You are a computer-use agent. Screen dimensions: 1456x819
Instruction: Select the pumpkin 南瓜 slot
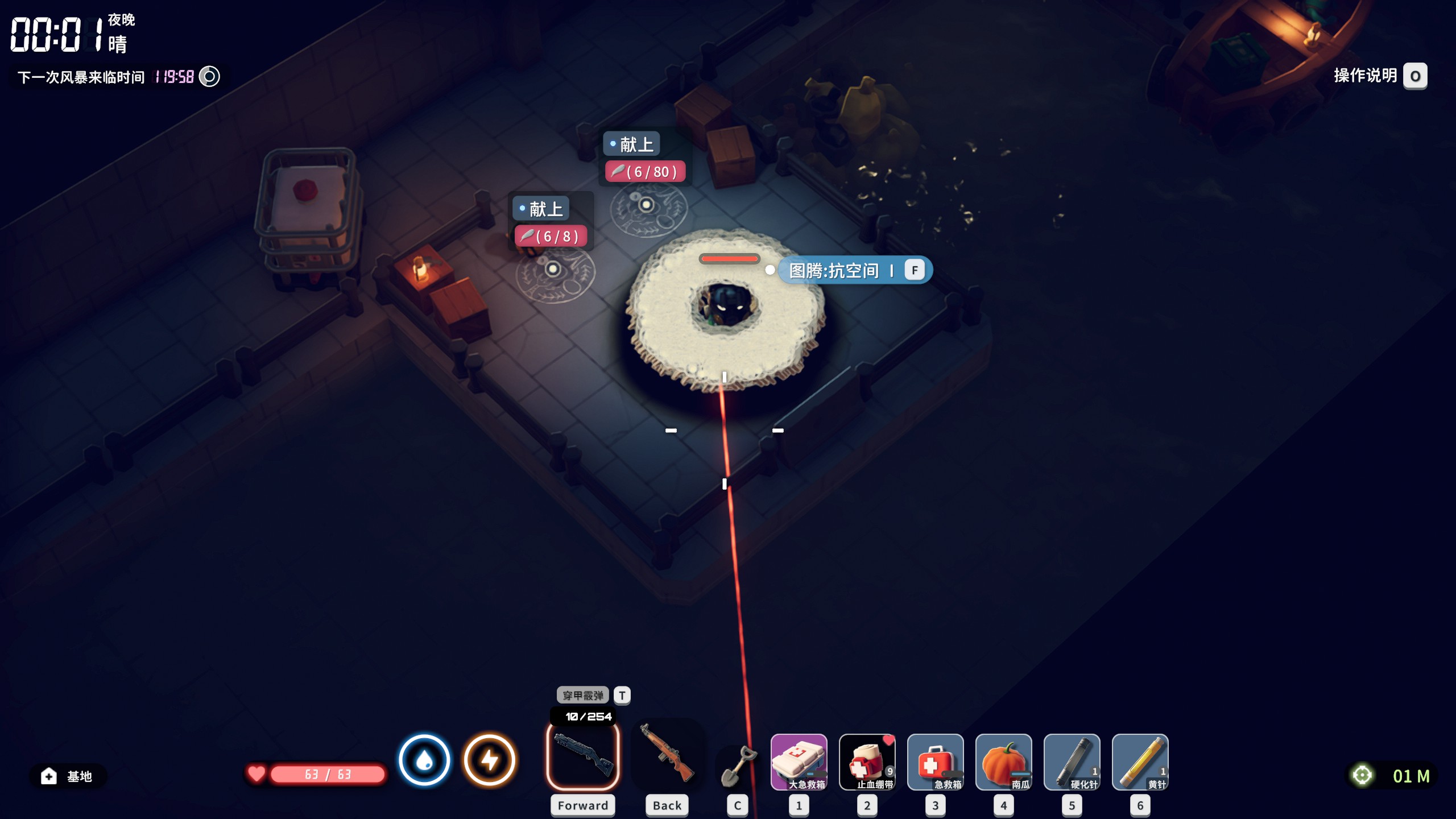pyautogui.click(x=1003, y=762)
